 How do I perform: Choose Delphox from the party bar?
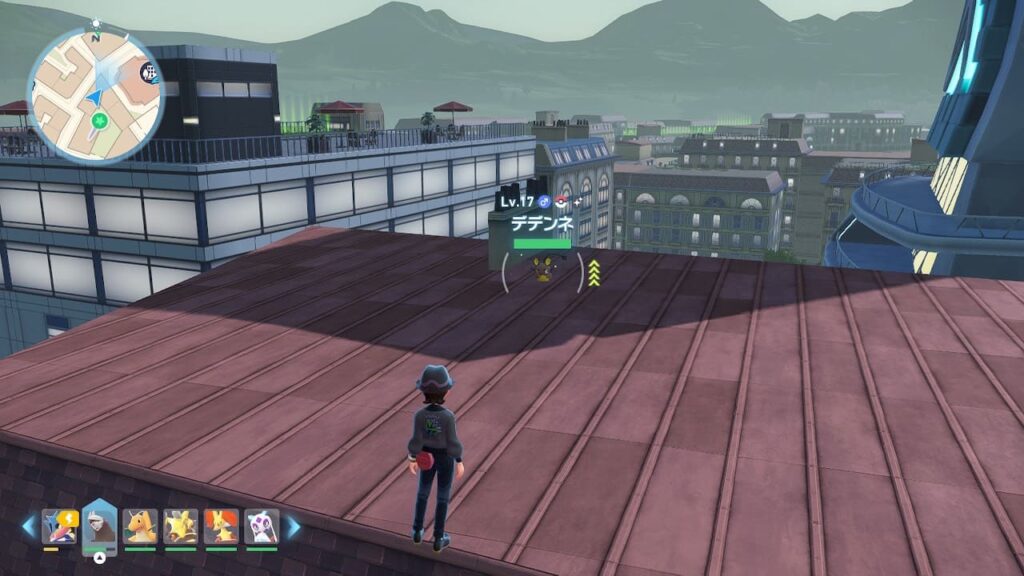click(221, 527)
